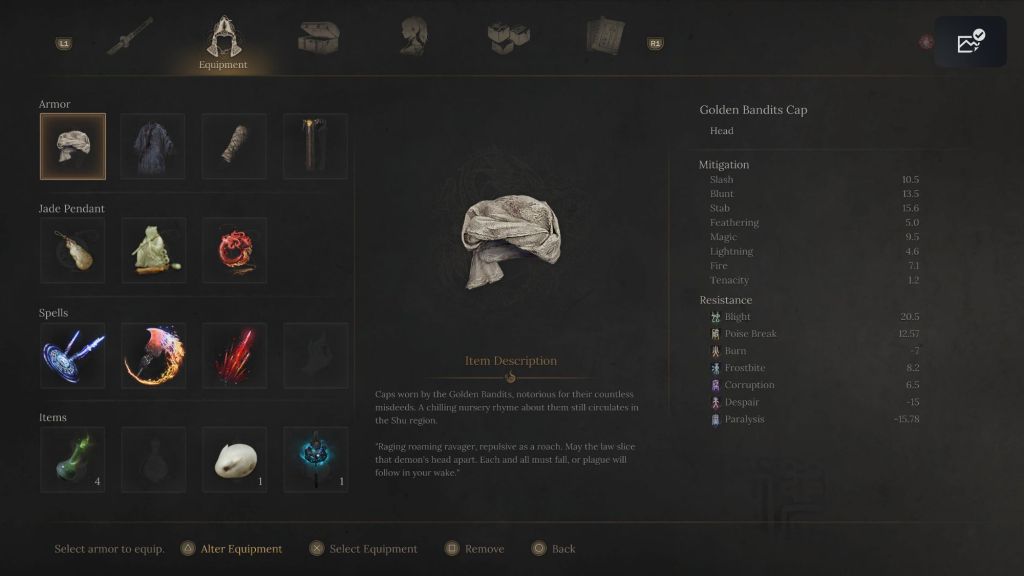Open the Equipment tab
The height and width of the screenshot is (576, 1024).
[222, 42]
